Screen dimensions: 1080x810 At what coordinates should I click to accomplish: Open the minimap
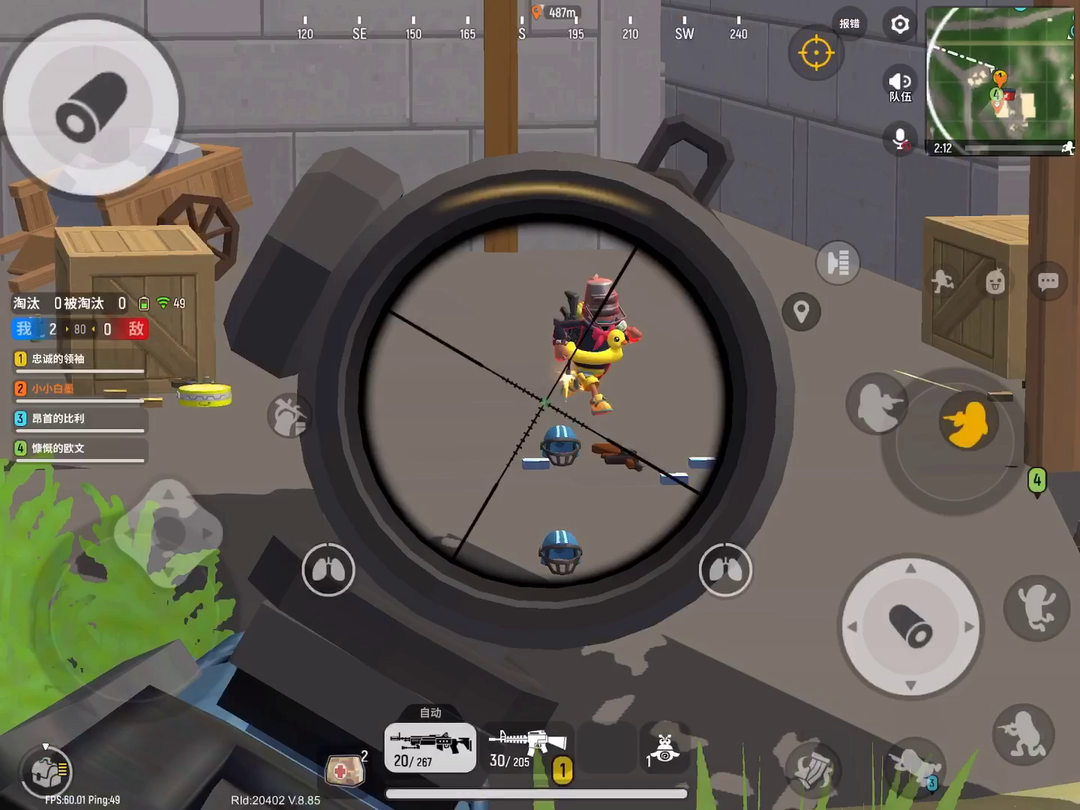[999, 80]
